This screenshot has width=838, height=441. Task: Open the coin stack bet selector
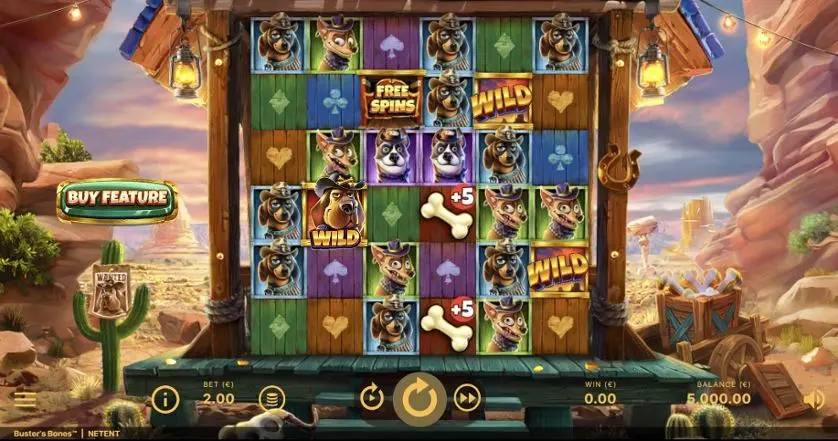[271, 399]
